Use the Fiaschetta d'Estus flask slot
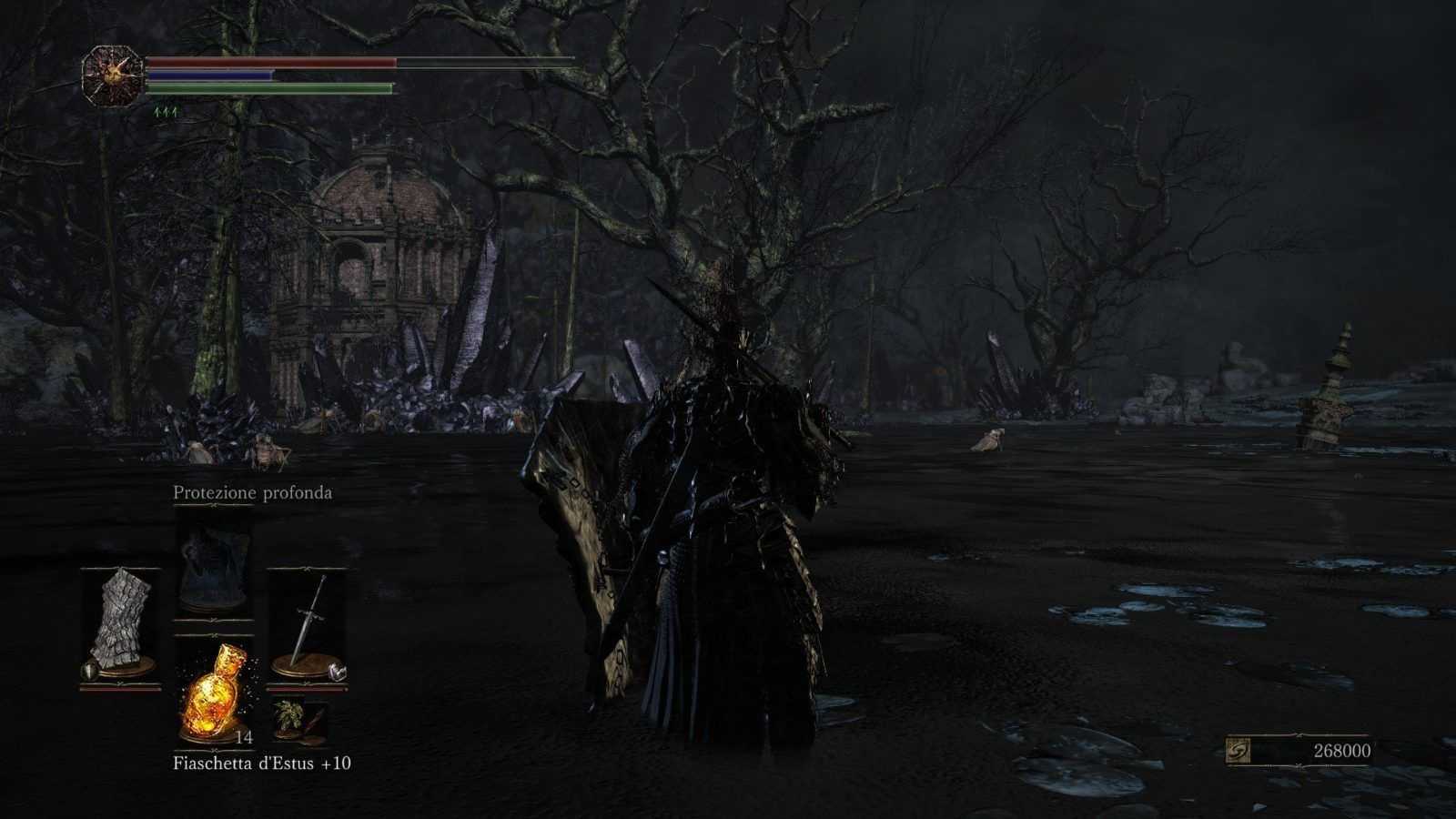 (214, 687)
